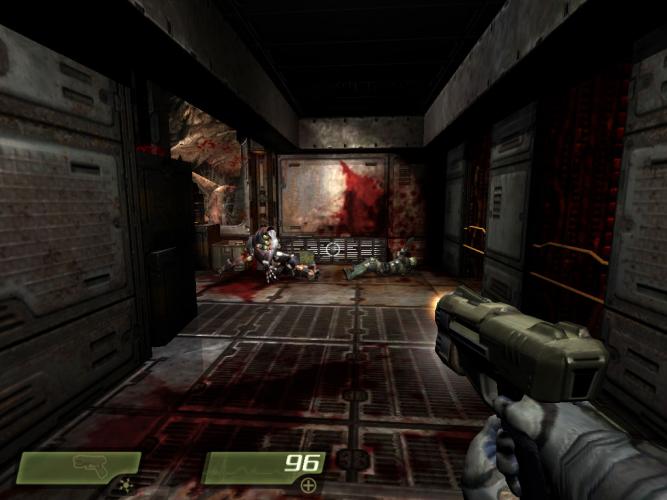The image size is (667, 500).
Task: Click the flashlight burst icon under the weapon panel
Action: (x=125, y=485)
